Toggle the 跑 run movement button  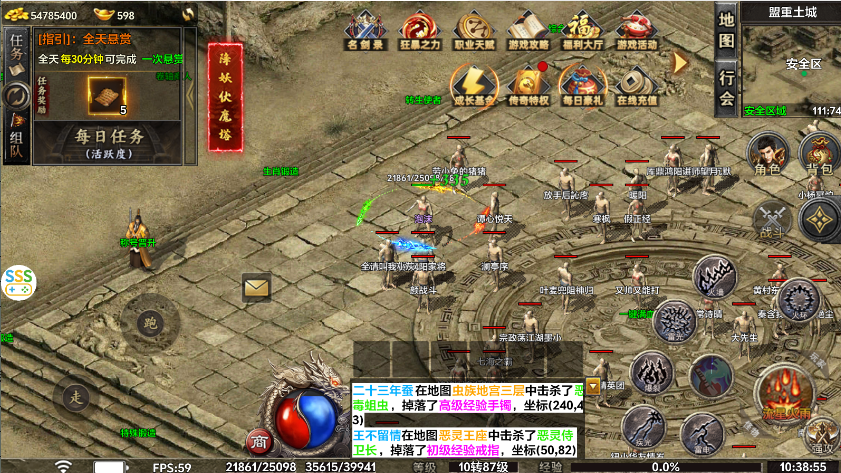tap(150, 321)
